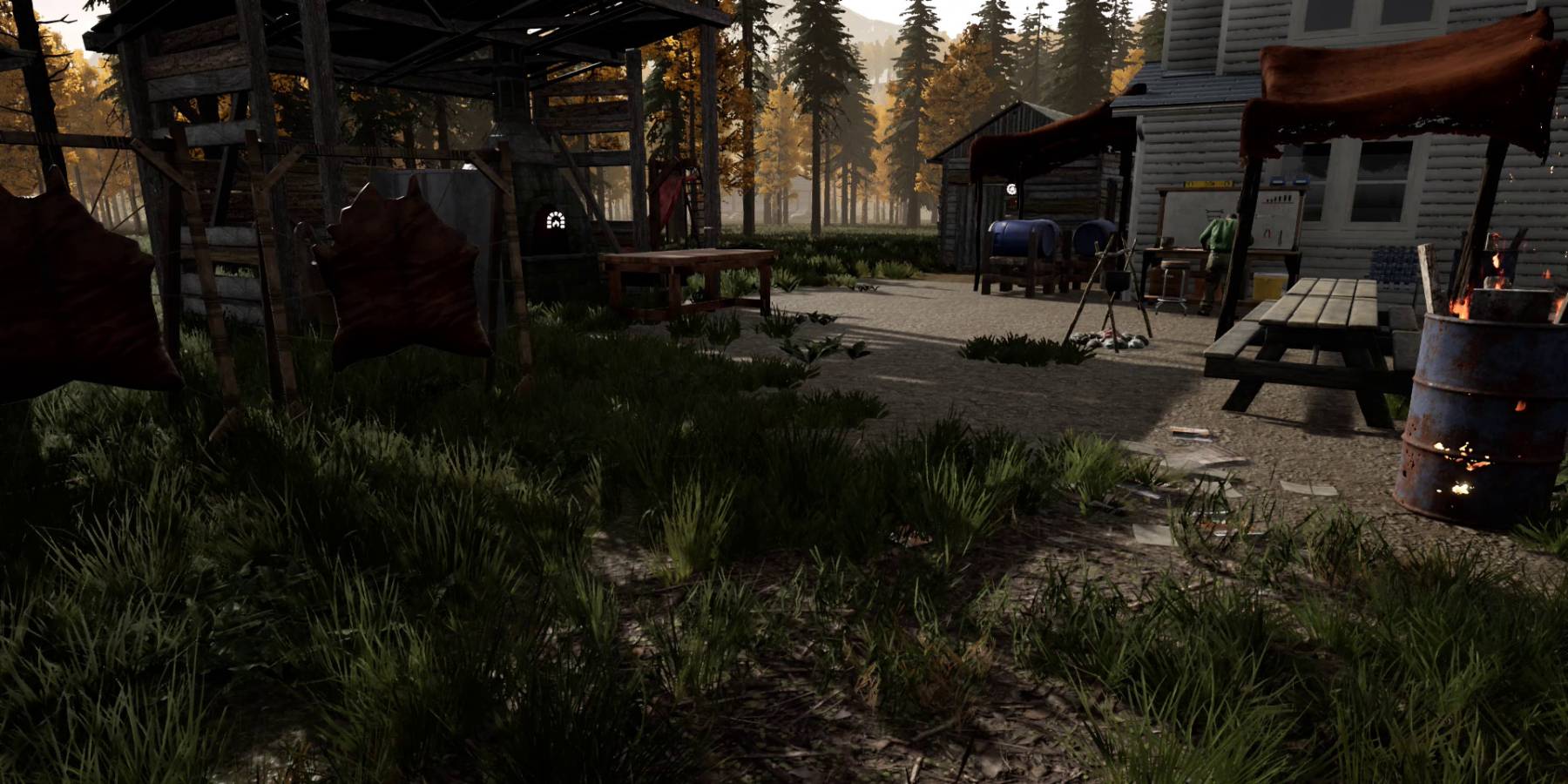Screen dimensions: 1568x784
Task: Select the white round station marker icon
Action: (1011, 189)
